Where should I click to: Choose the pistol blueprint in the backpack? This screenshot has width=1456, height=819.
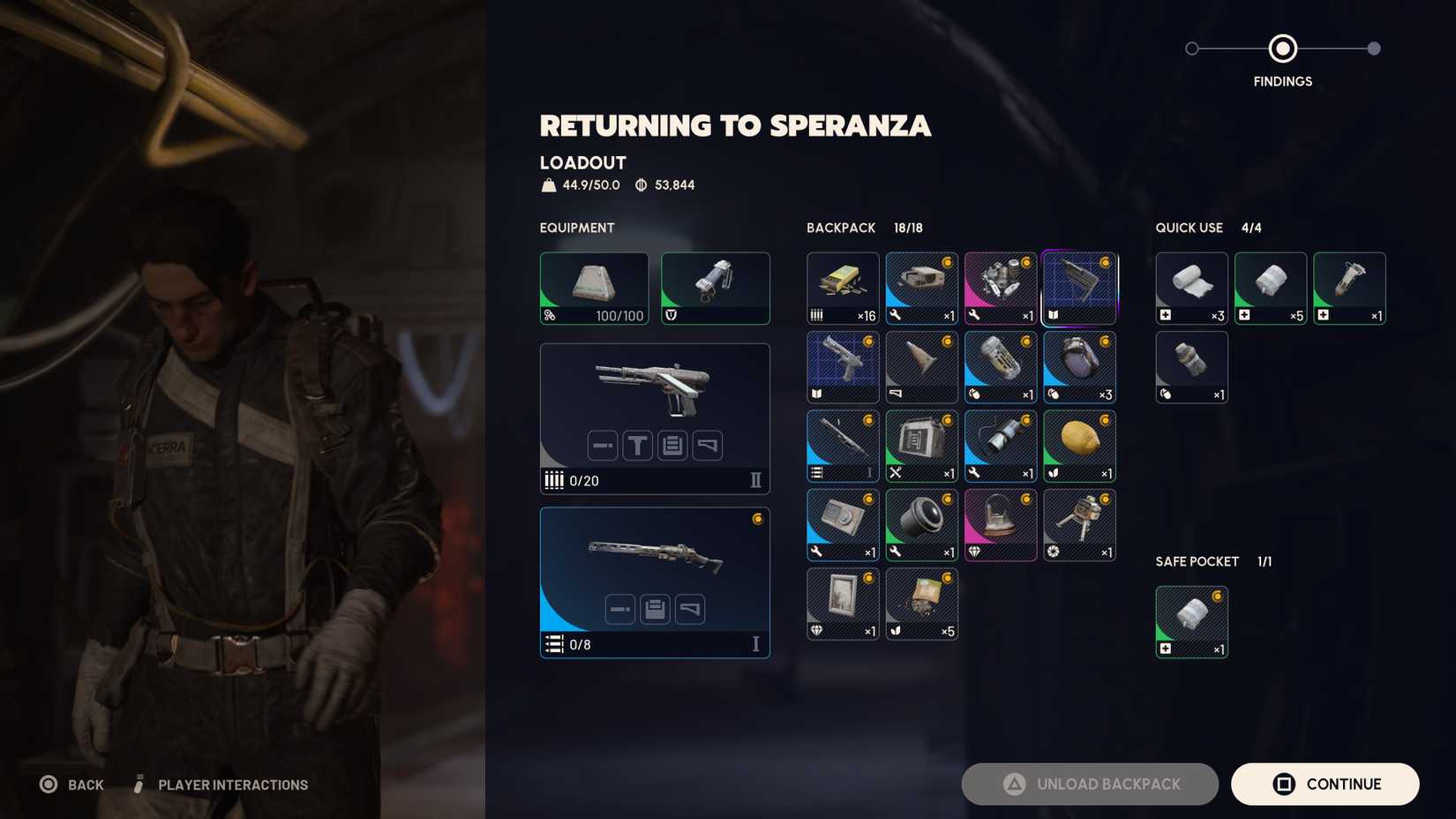click(843, 367)
